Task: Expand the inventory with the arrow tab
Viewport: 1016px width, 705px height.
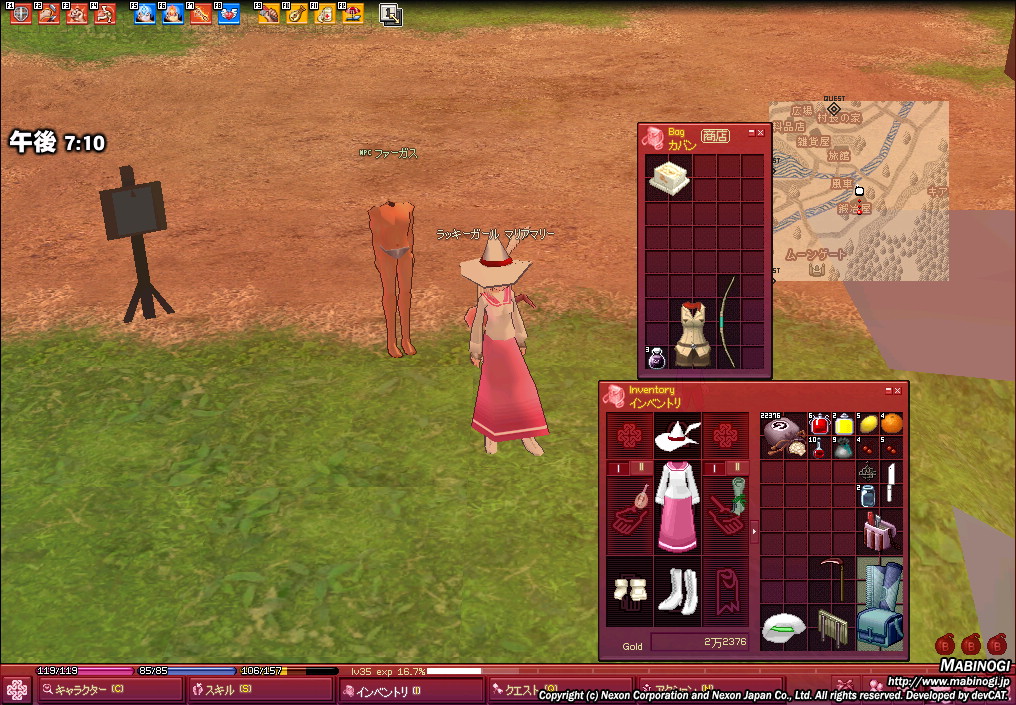Action: [754, 531]
